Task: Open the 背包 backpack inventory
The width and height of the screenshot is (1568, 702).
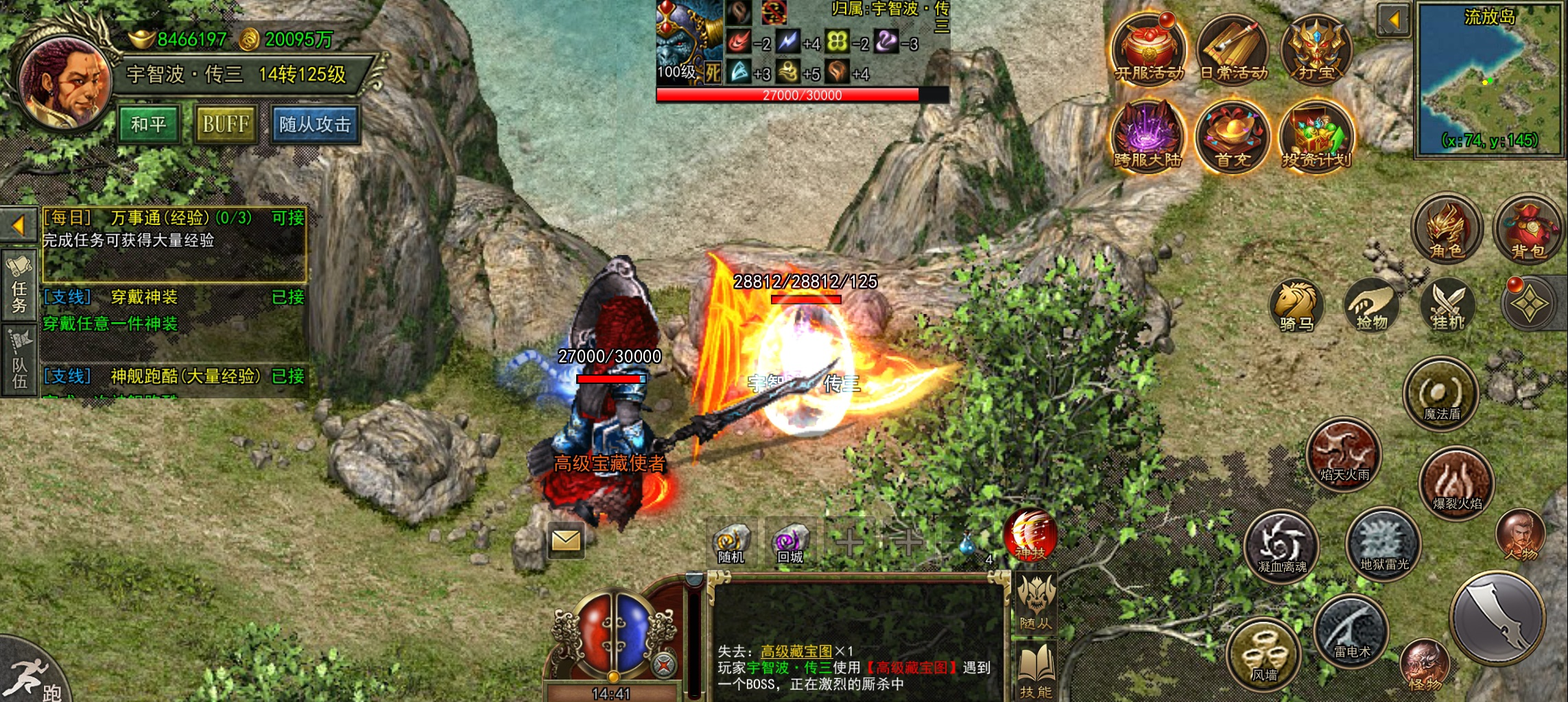Action: point(1528,228)
